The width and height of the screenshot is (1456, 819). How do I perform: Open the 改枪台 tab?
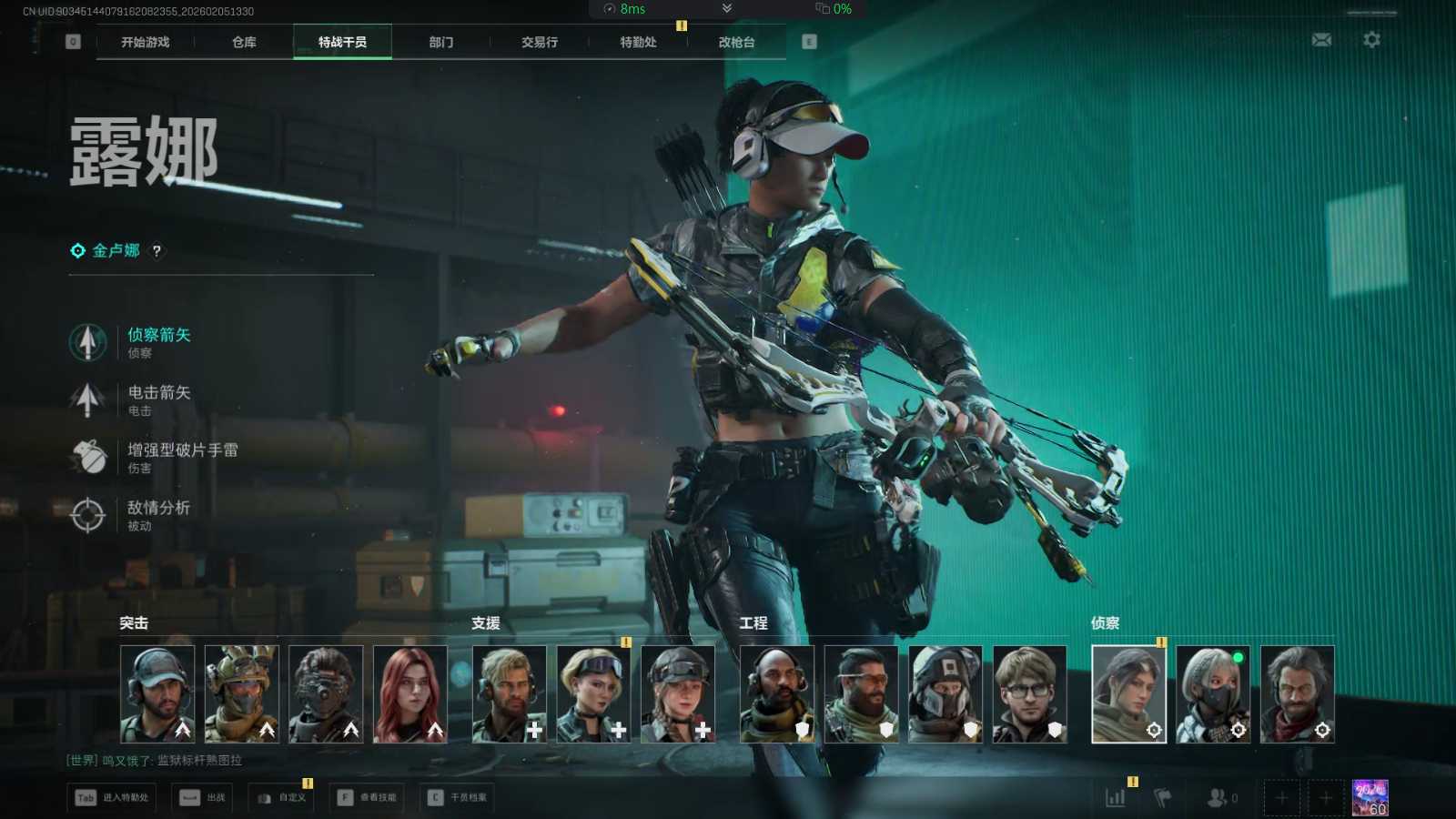point(736,42)
